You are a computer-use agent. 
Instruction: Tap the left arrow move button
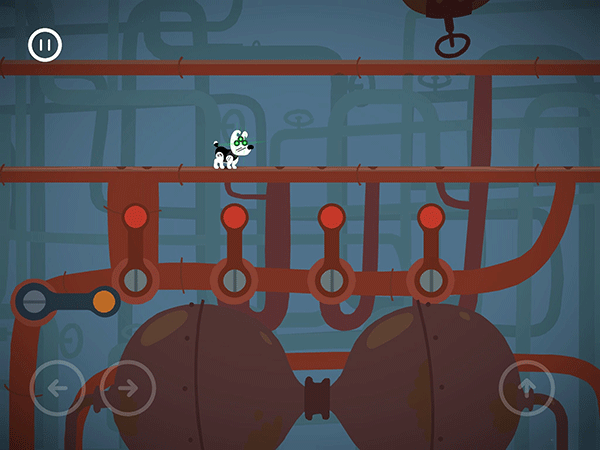[57, 387]
